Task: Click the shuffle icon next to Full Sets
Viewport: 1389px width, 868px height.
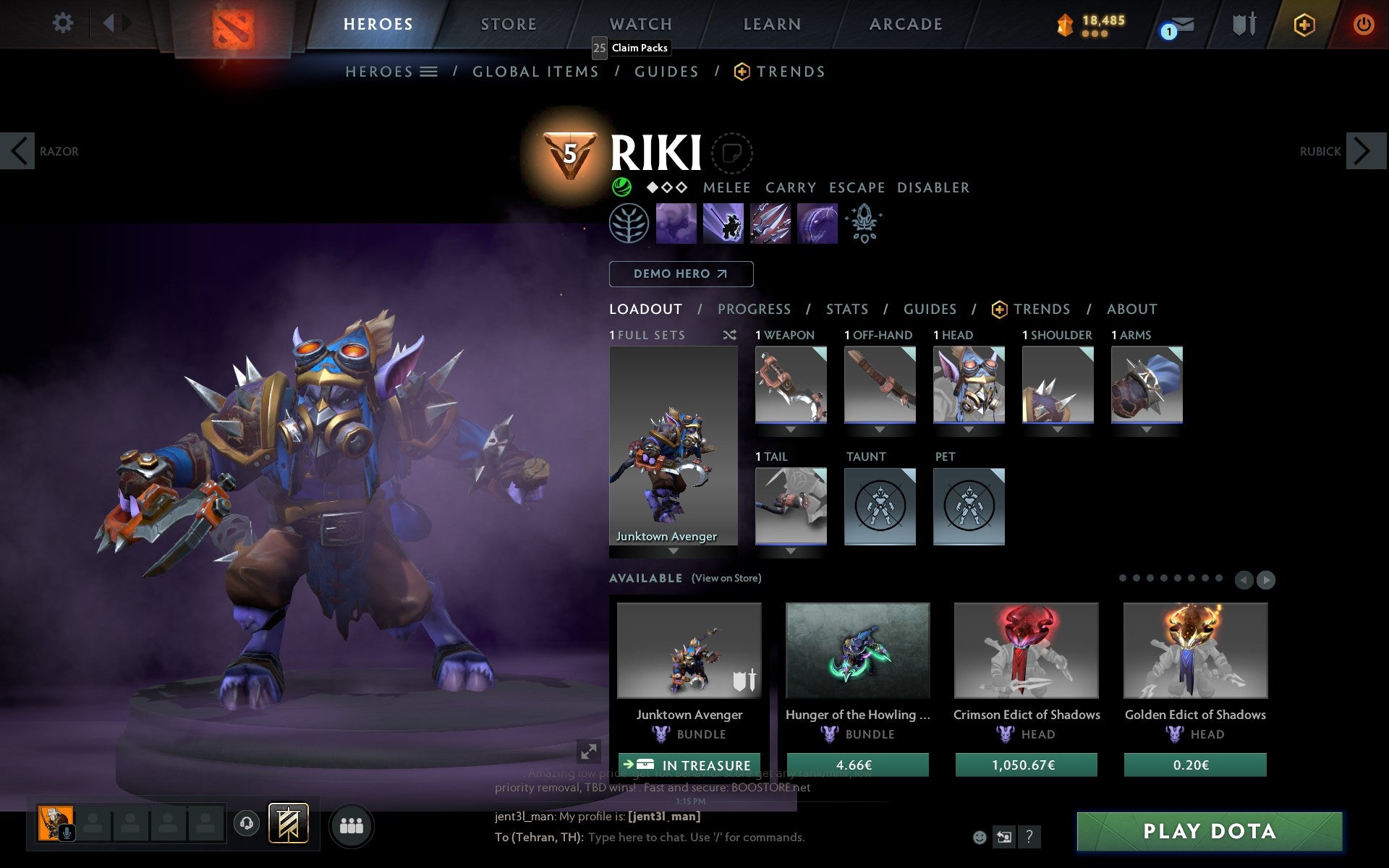Action: (x=730, y=336)
